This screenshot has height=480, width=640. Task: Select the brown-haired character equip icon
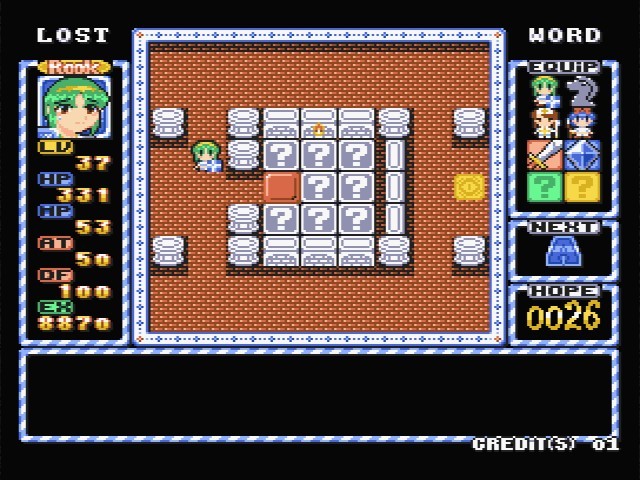[545, 124]
